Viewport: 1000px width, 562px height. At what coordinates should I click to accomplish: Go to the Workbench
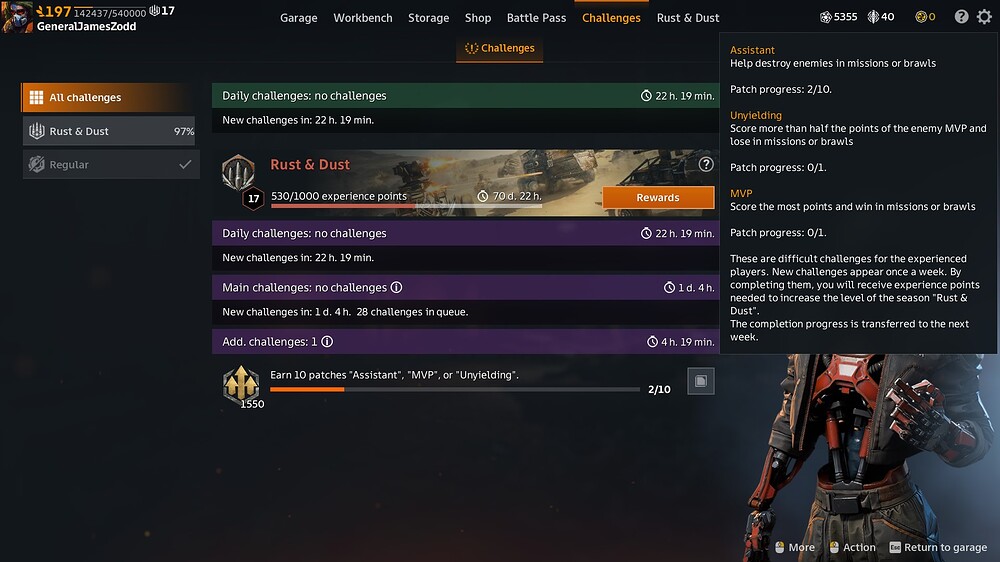pos(363,18)
